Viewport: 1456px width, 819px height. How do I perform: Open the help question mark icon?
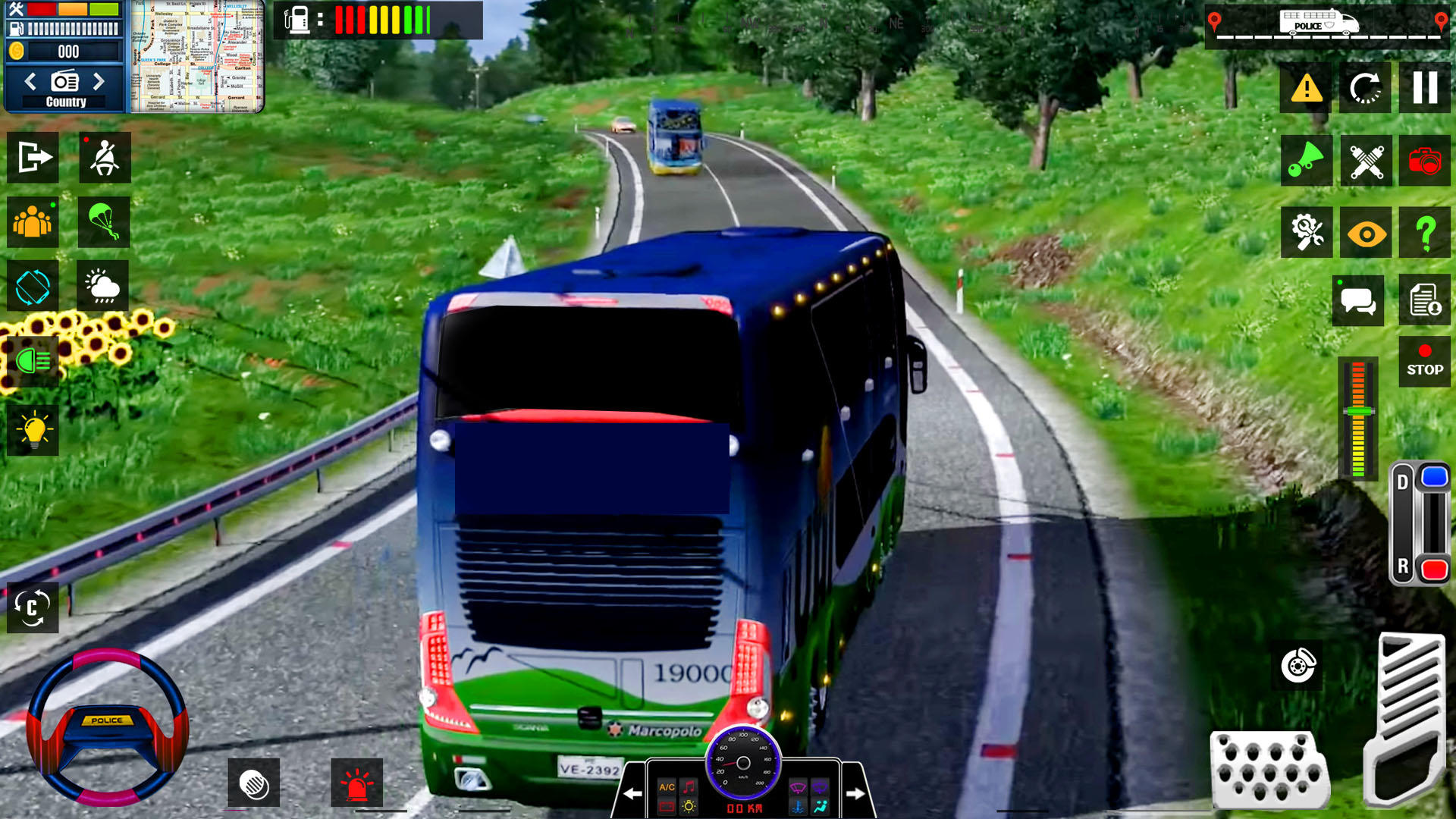(1424, 232)
